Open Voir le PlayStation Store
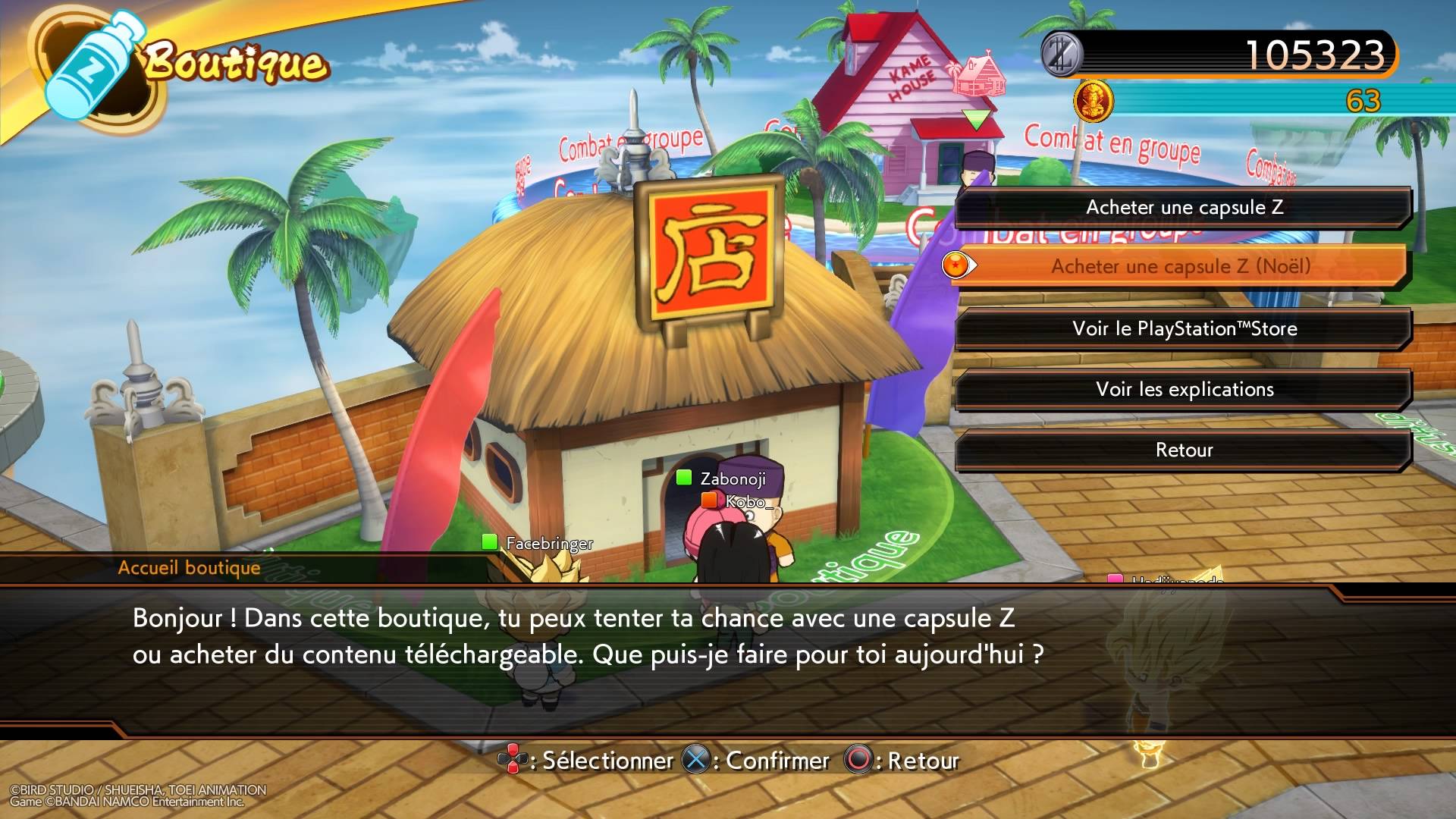 [x=1184, y=328]
